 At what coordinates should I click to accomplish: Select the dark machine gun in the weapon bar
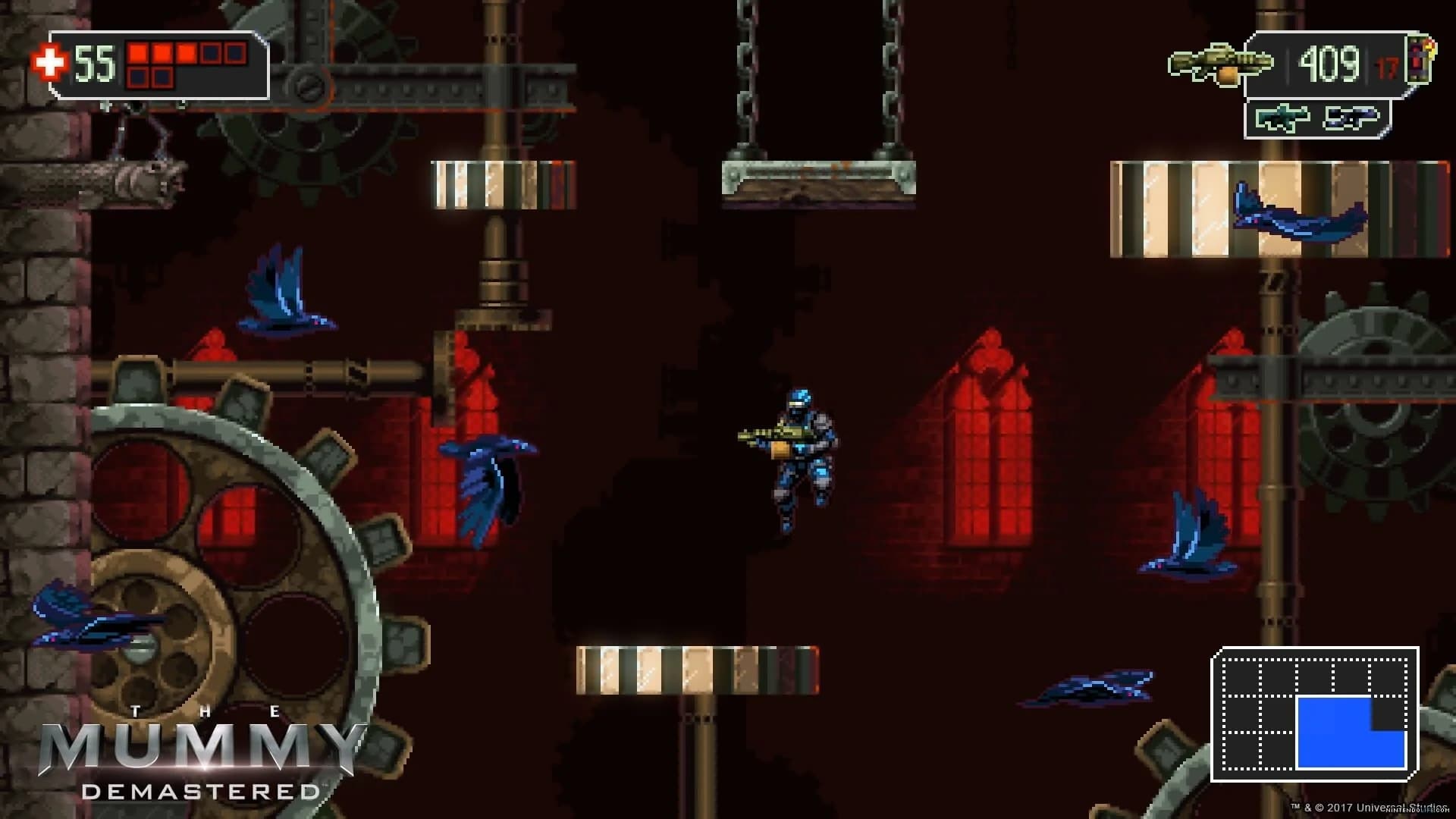click(x=1351, y=116)
